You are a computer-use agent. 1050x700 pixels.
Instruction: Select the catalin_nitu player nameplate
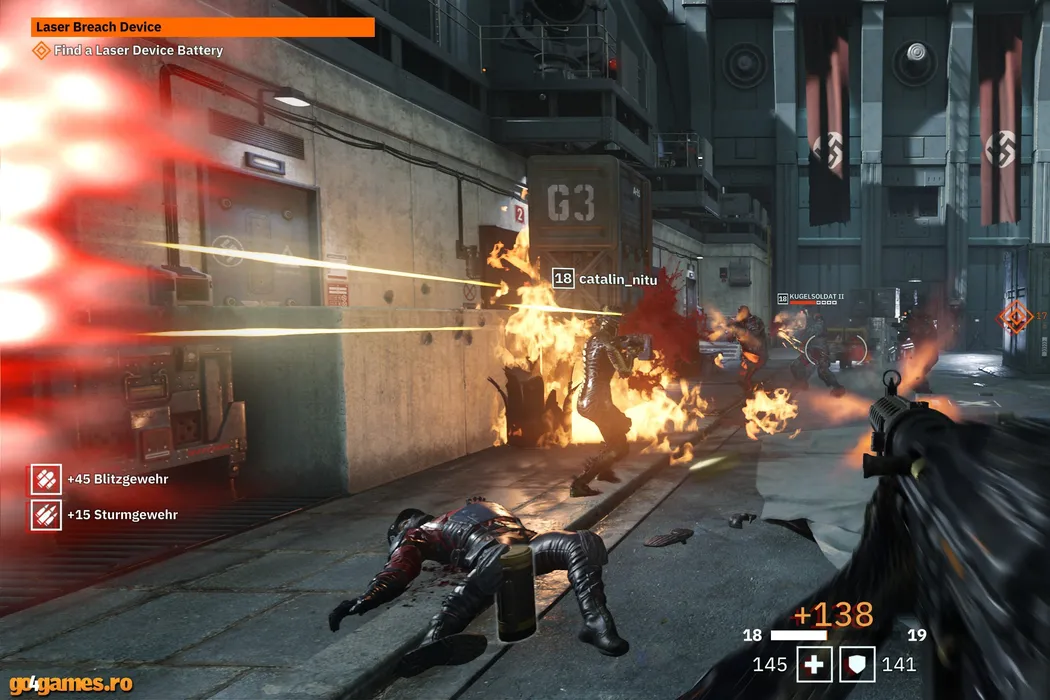click(606, 279)
